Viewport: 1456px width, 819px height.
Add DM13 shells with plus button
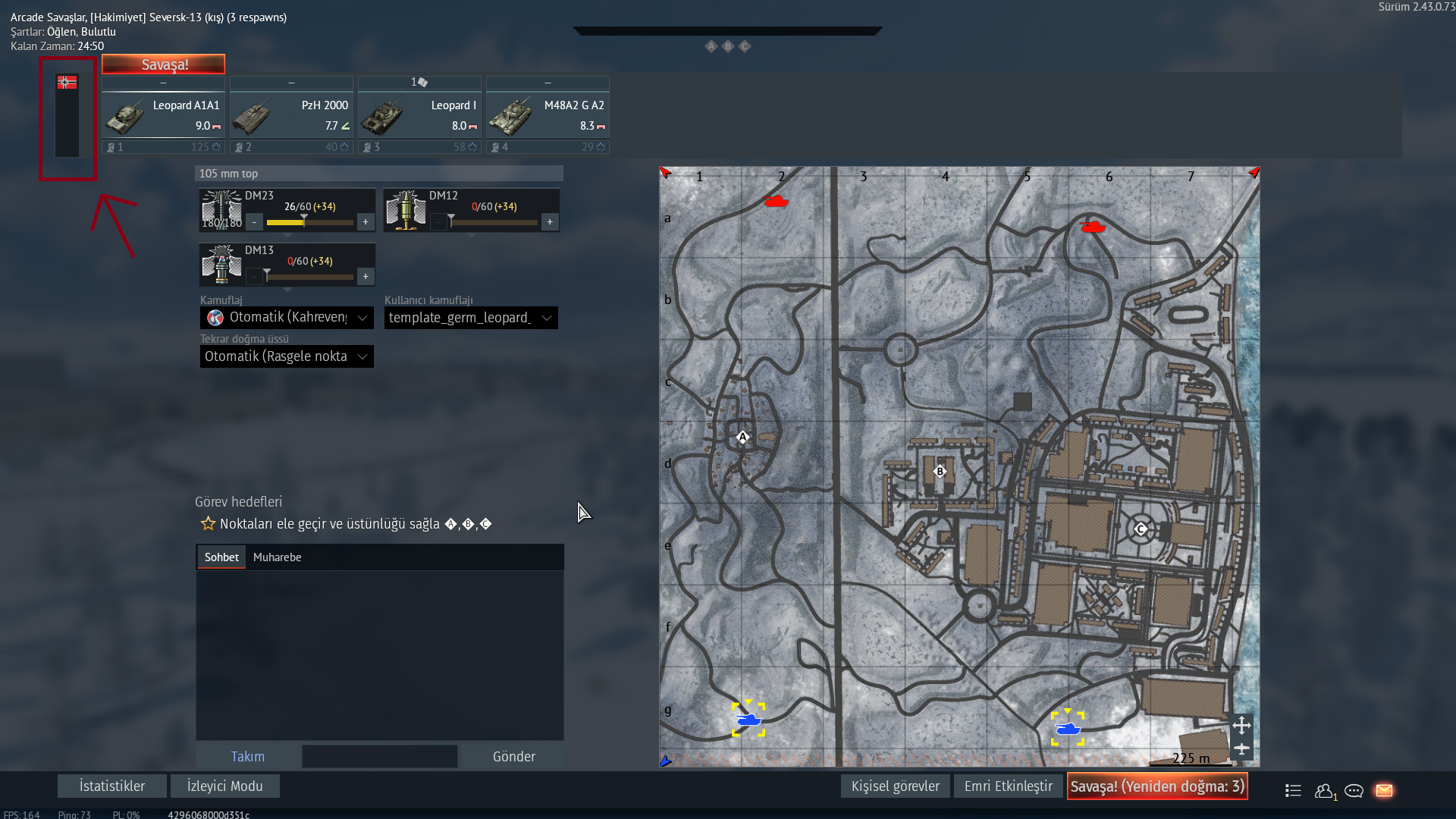(366, 277)
